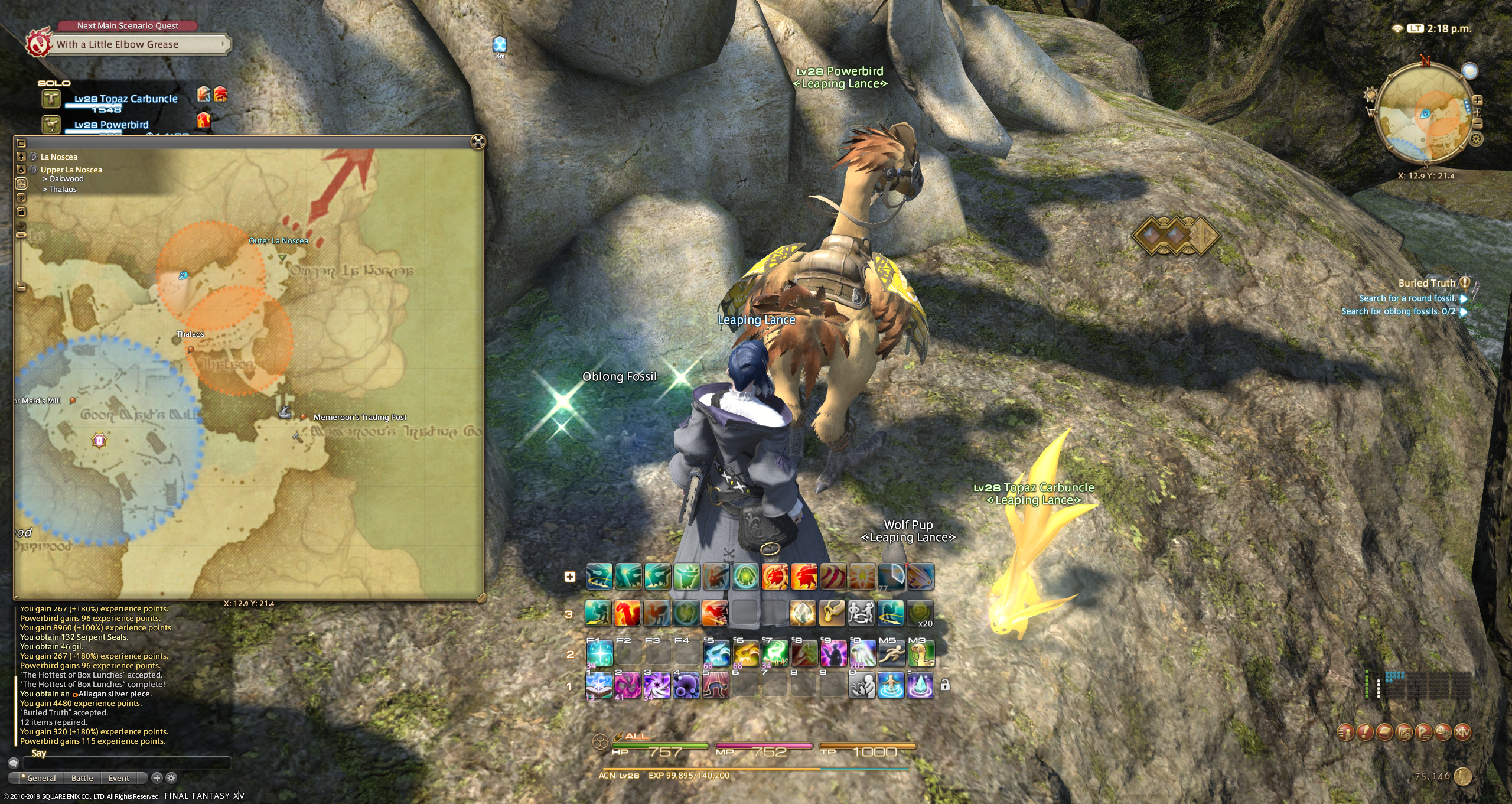Switch to the Event chat tab
This screenshot has width=1512, height=804.
tap(119, 778)
